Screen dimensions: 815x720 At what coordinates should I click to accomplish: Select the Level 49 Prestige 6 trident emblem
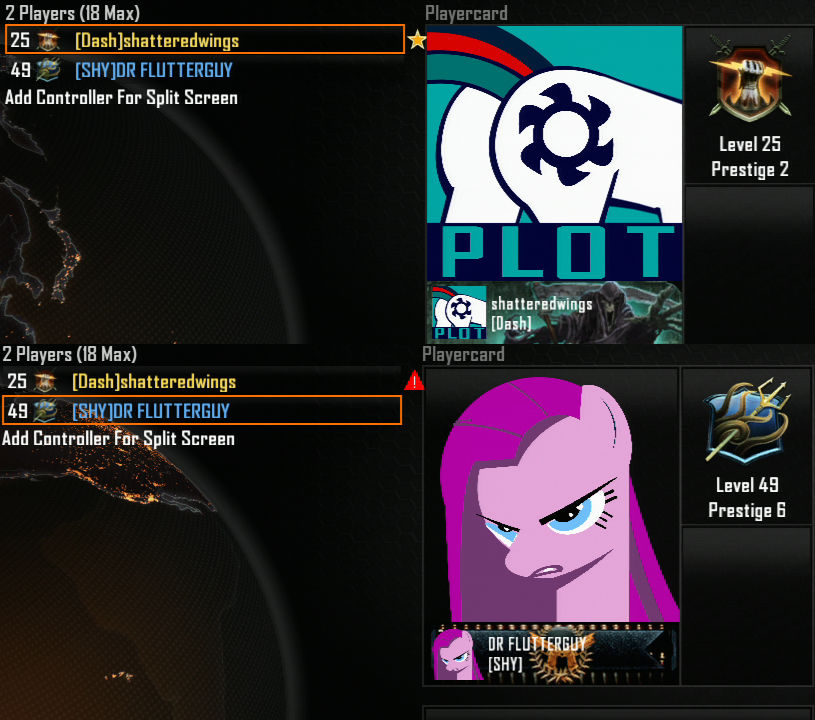[x=745, y=423]
